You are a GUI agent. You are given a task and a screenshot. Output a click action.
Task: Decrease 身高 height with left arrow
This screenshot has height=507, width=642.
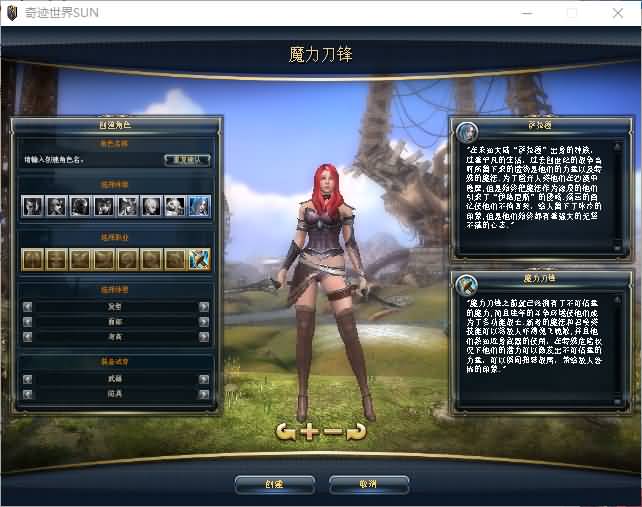pyautogui.click(x=27, y=337)
